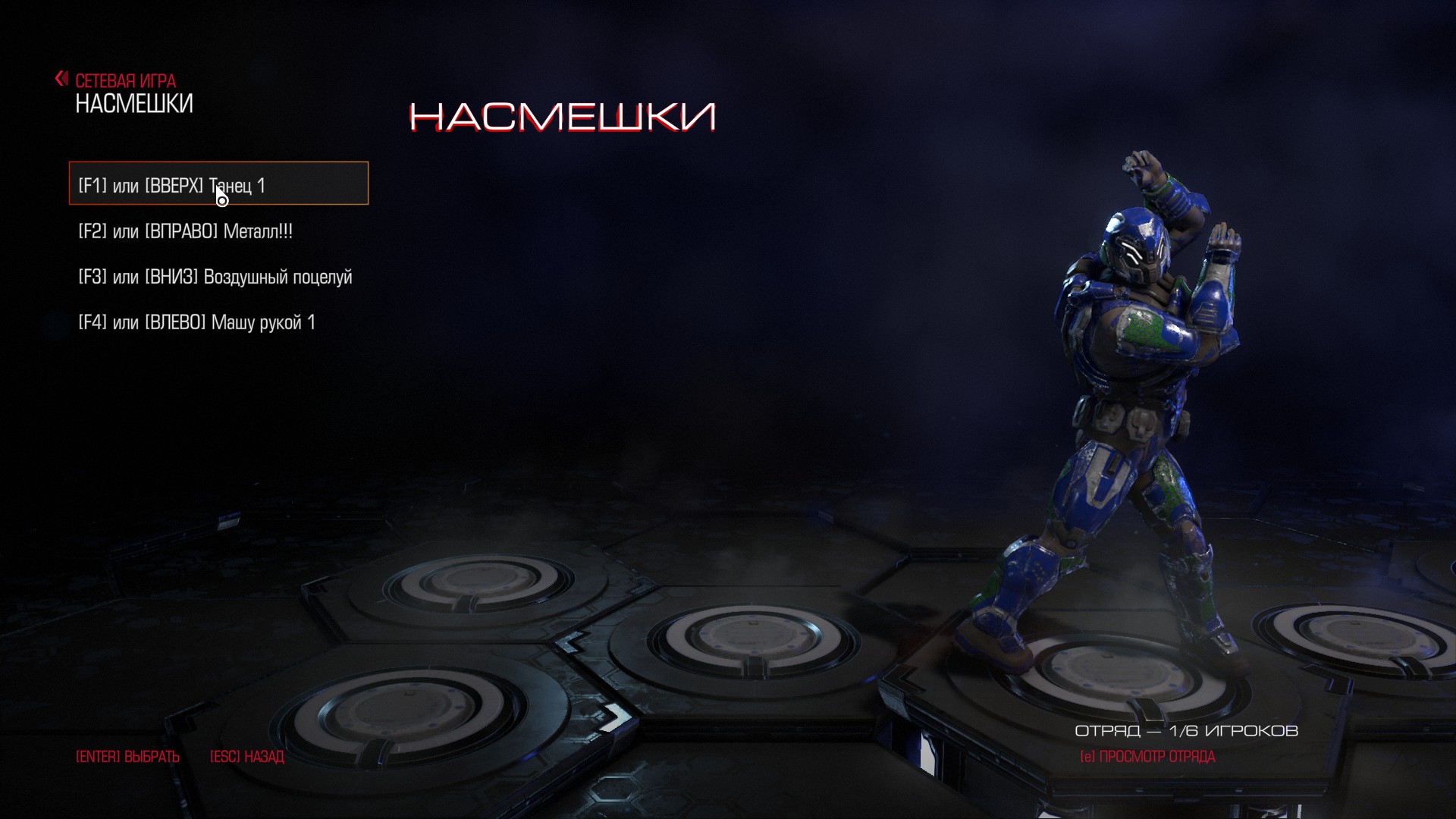The width and height of the screenshot is (1456, 819).
Task: Open ПРОСМОТР ОТРЯДА squad view
Action: [x=1147, y=757]
